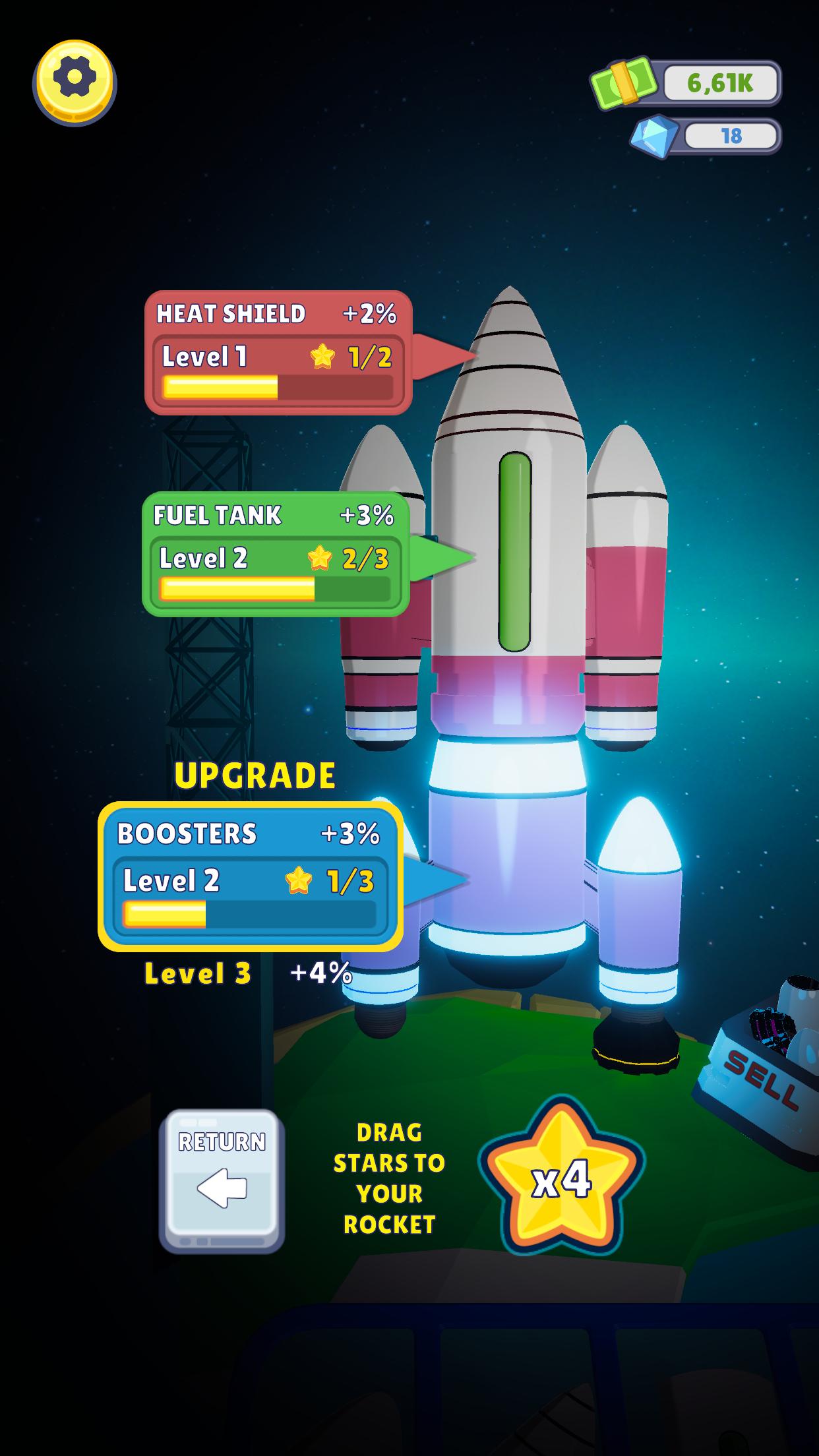Tap the blue diamond gem icon
The image size is (819, 1456).
click(653, 136)
